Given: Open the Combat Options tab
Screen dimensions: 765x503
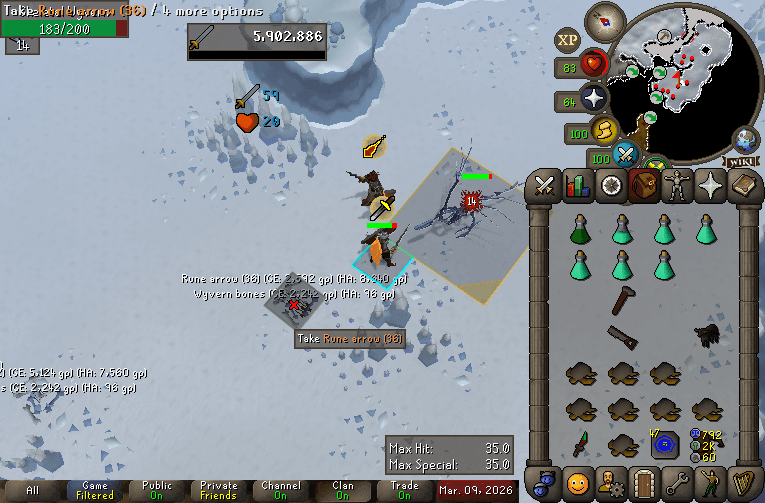Looking at the screenshot, I should point(545,185).
